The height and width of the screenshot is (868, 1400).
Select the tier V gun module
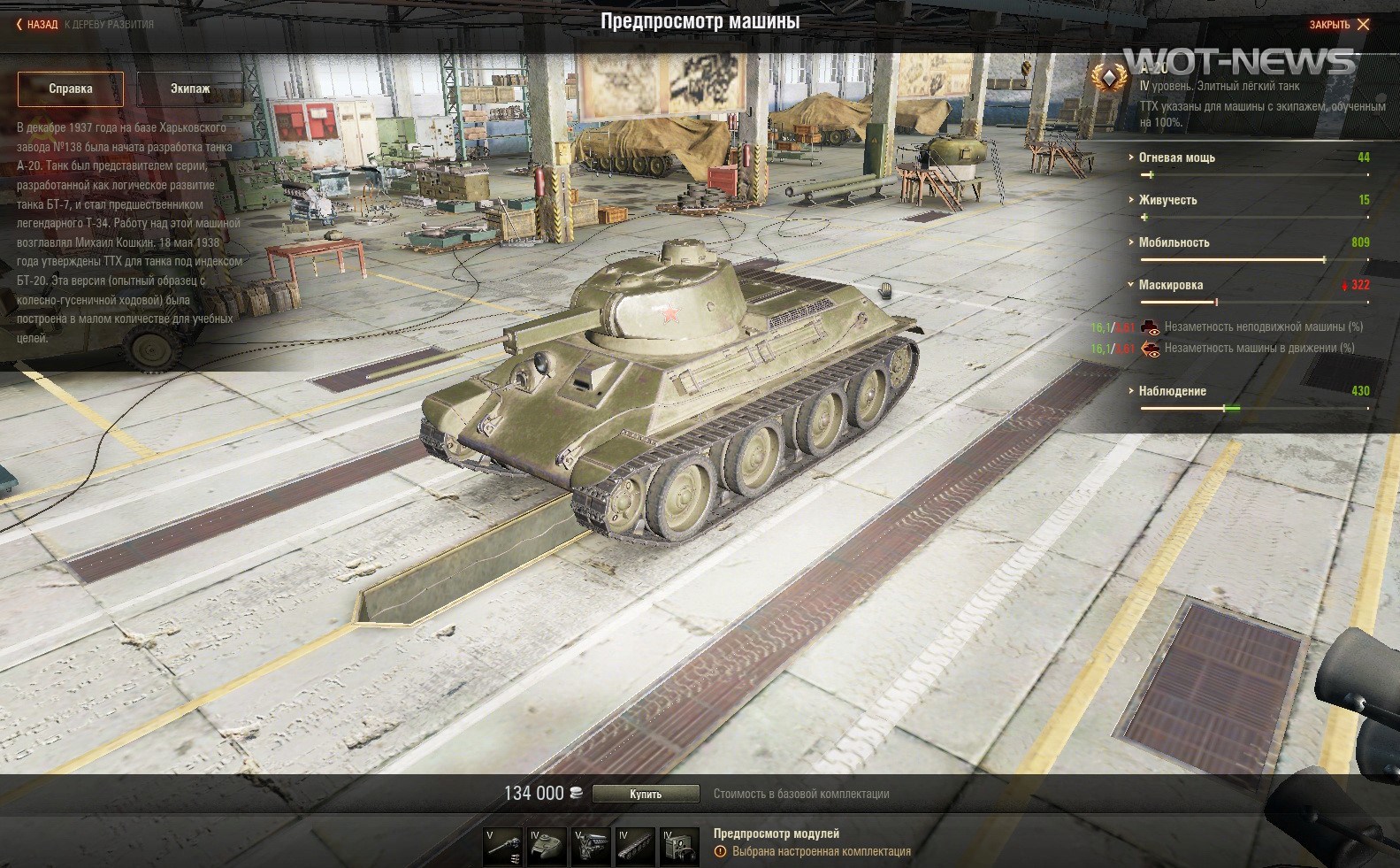click(x=503, y=847)
